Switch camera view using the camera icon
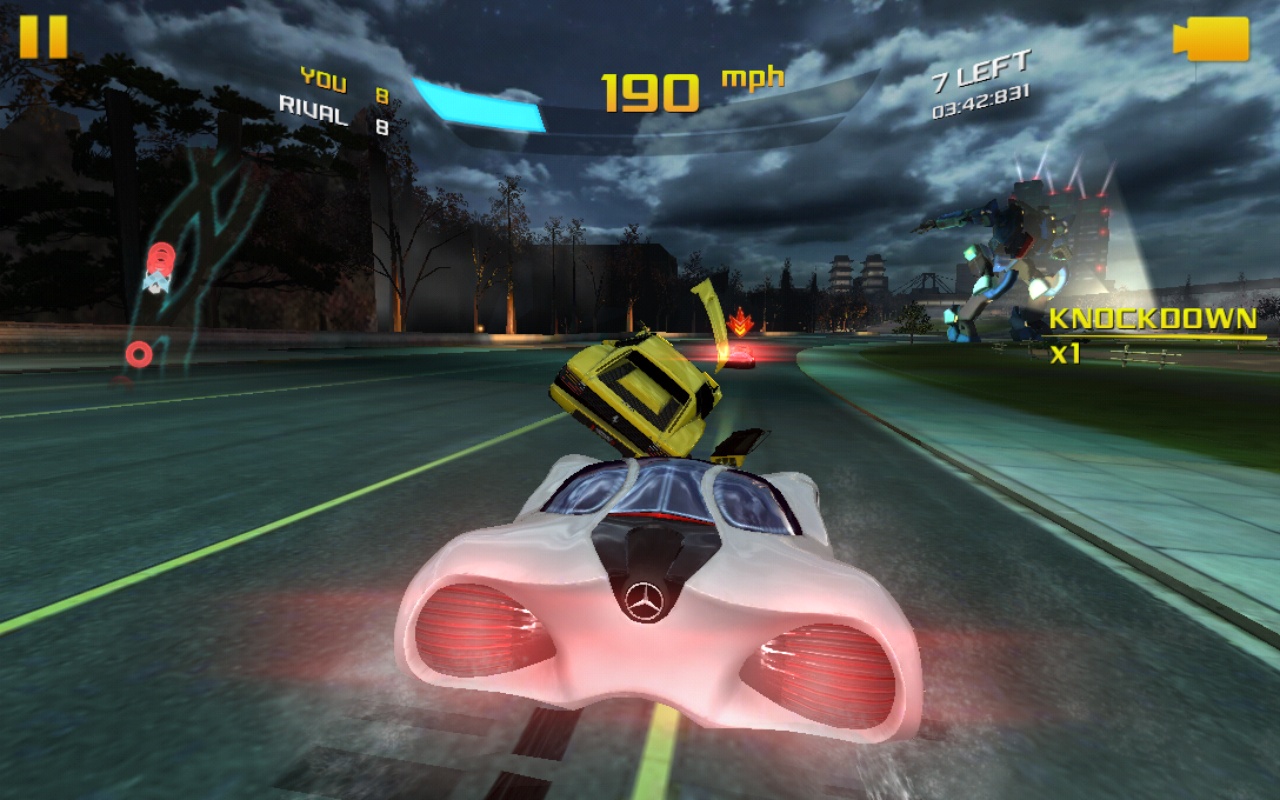1280x800 pixels. tap(1211, 39)
